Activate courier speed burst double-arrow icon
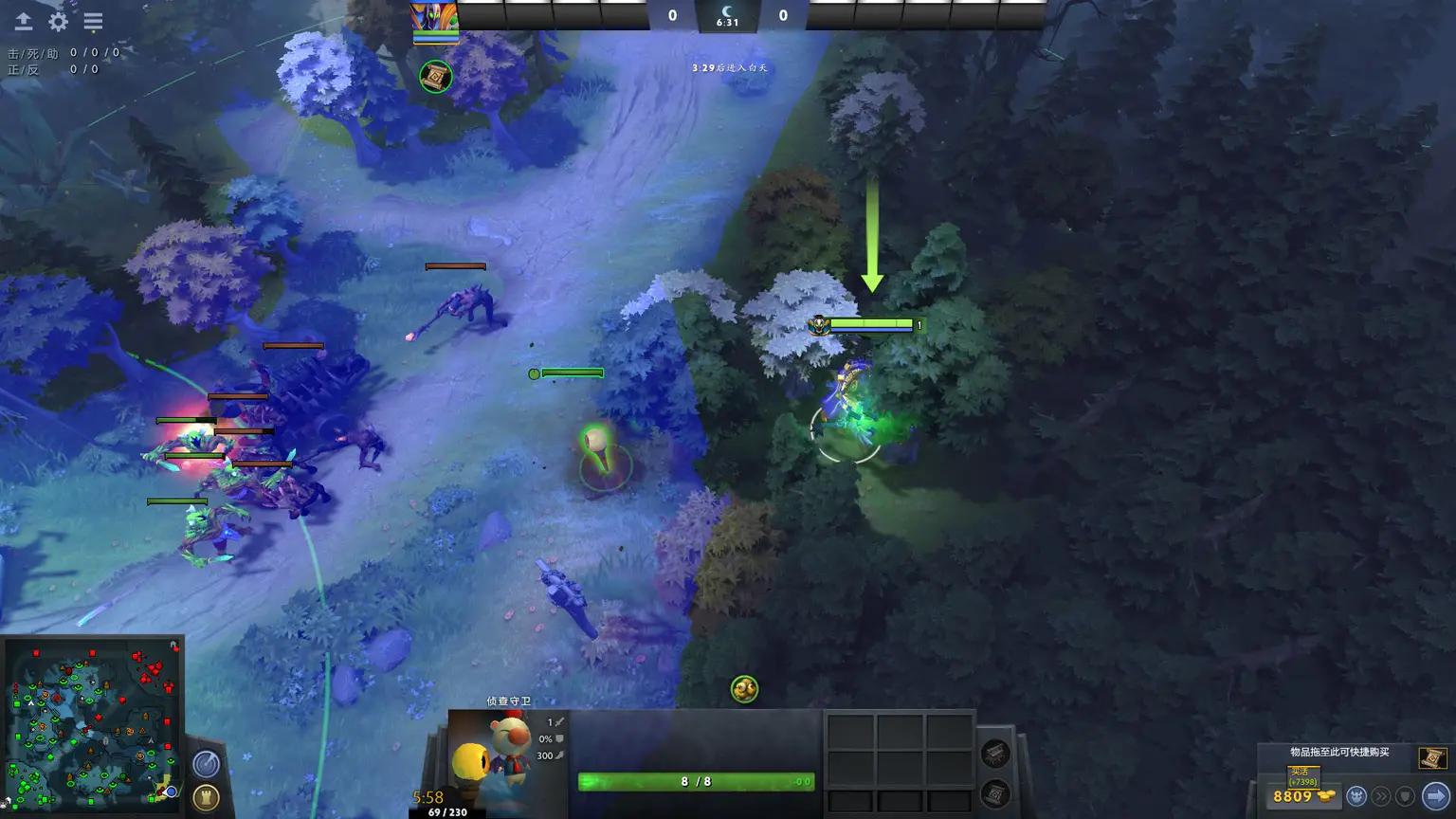 pyautogui.click(x=1382, y=795)
